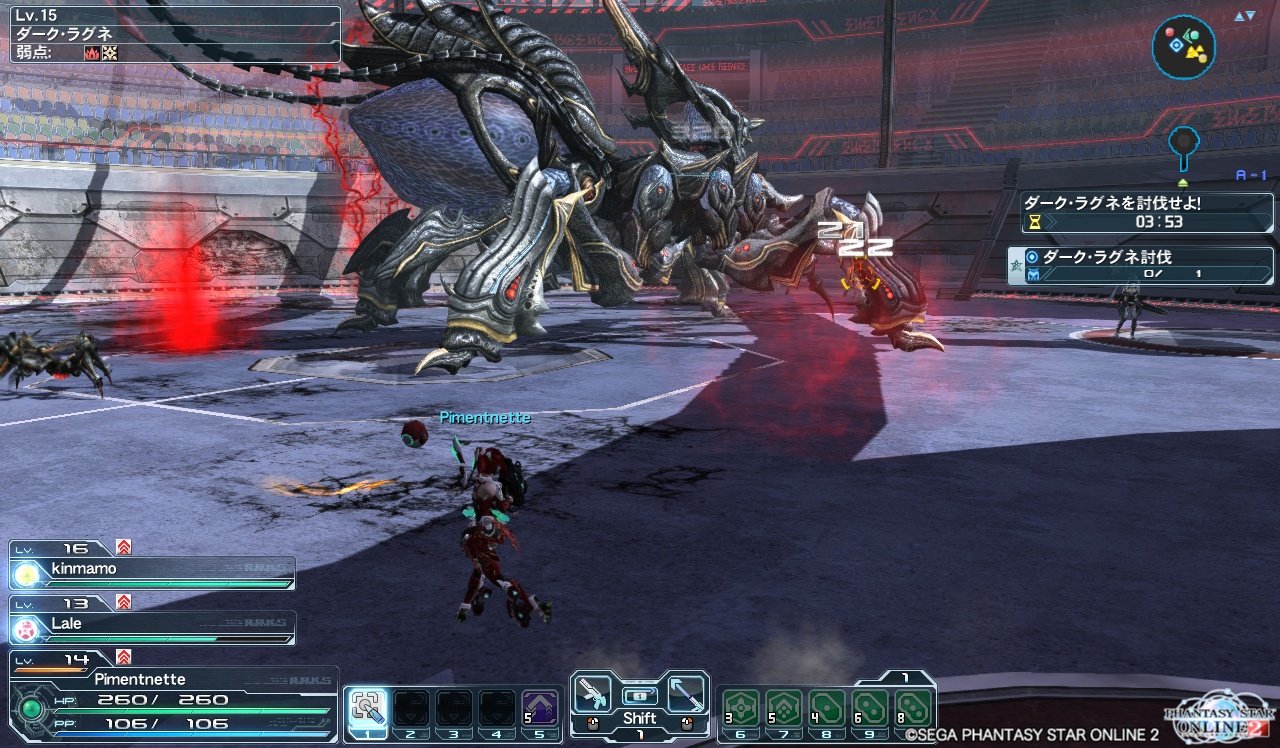Use the green item in subpalette slot 7

(785, 709)
